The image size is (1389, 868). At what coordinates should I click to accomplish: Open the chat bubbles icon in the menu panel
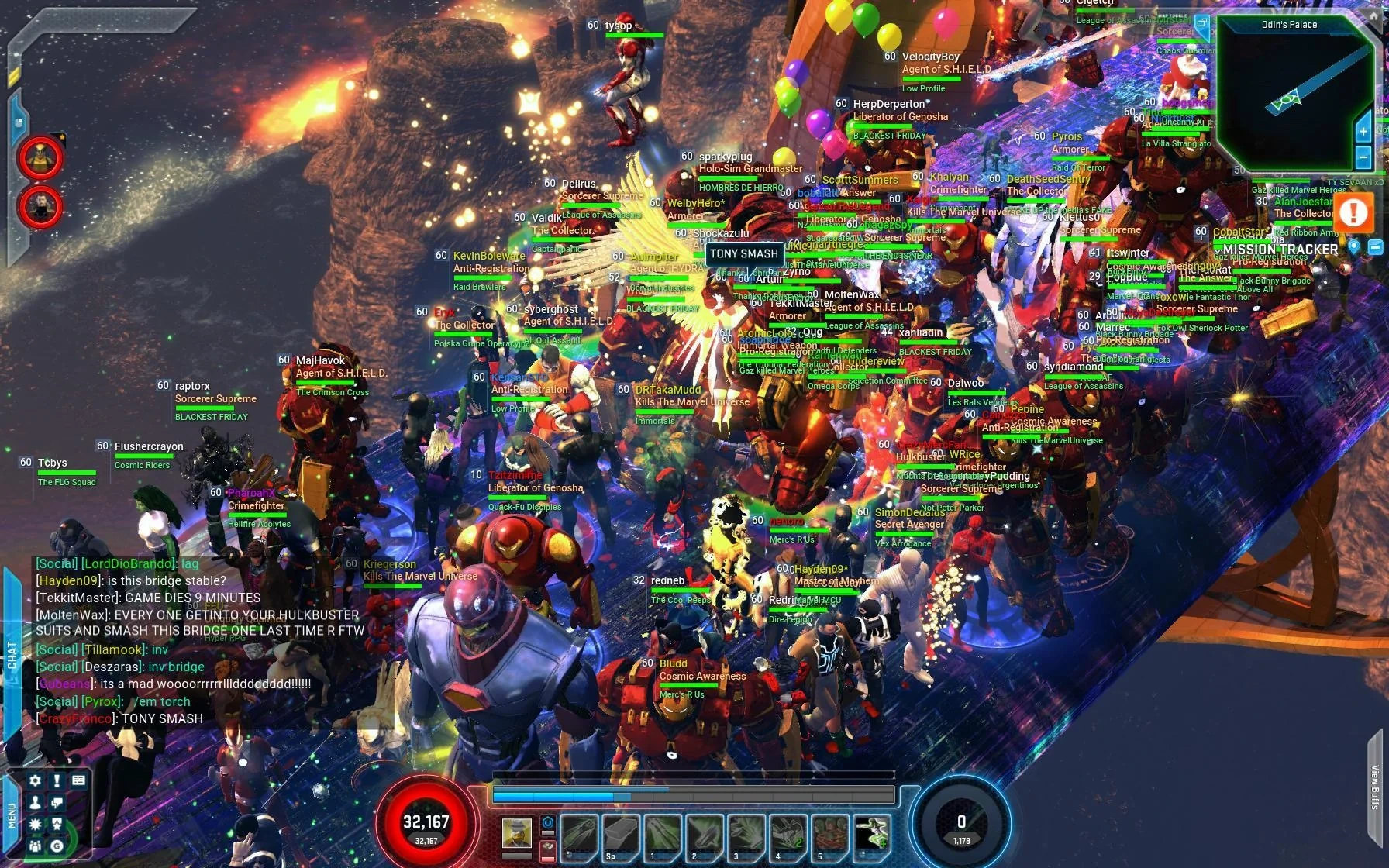pyautogui.click(x=57, y=803)
